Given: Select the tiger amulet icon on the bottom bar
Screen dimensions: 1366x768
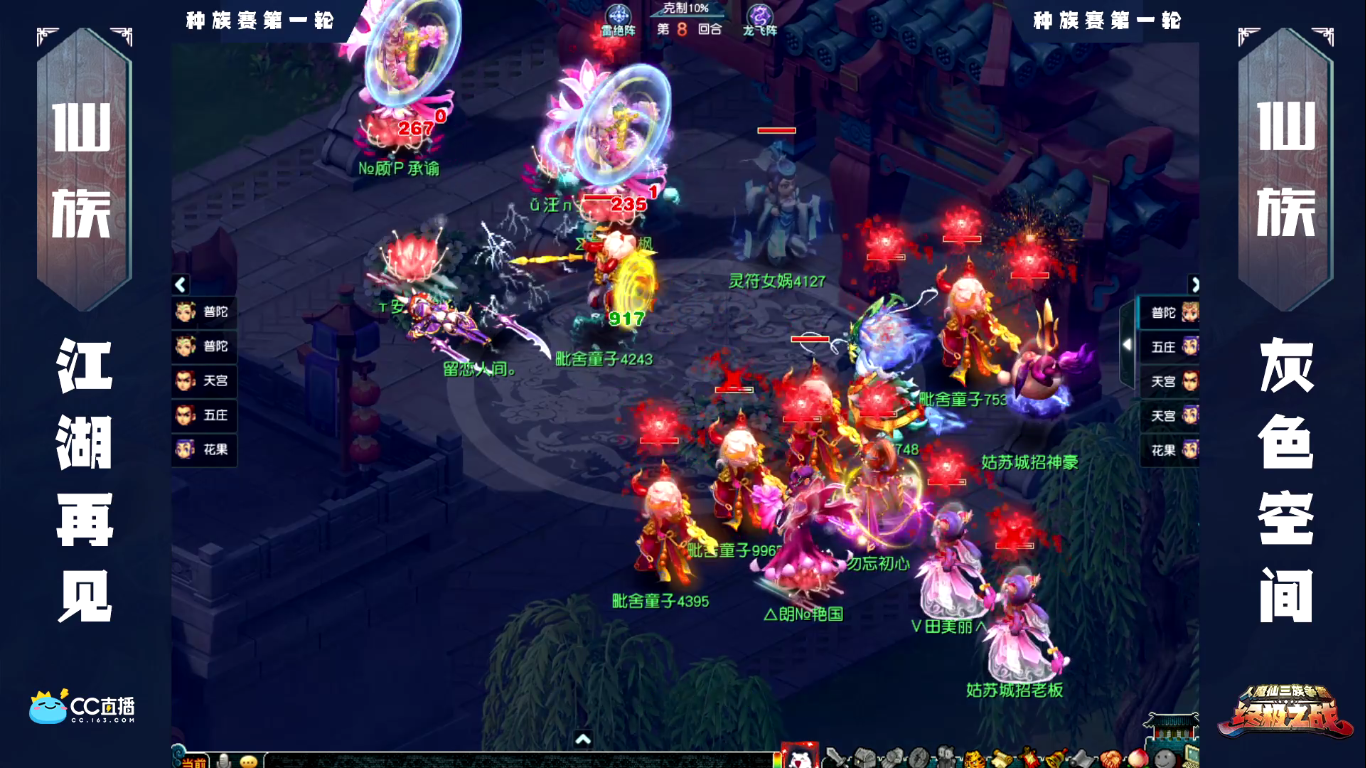Looking at the screenshot, I should [973, 760].
